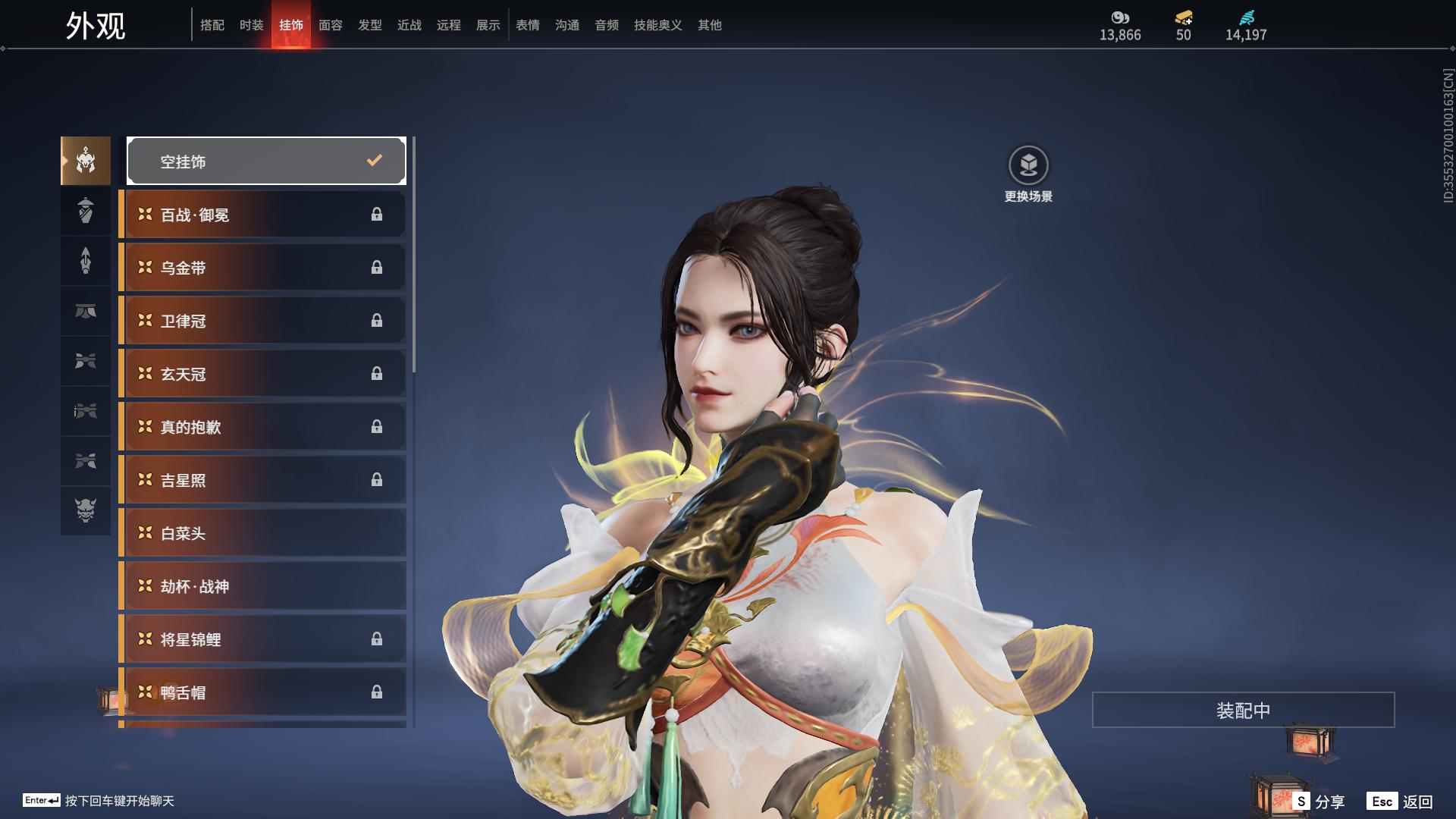Click 返回 to go back
The width and height of the screenshot is (1456, 819).
(x=1400, y=802)
